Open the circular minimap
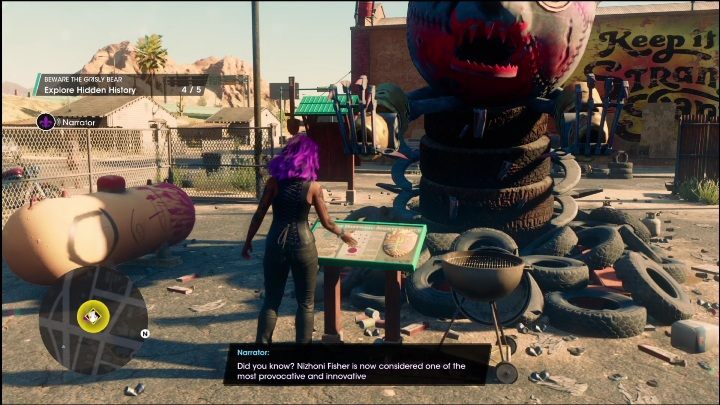The image size is (720, 405). [x=92, y=320]
